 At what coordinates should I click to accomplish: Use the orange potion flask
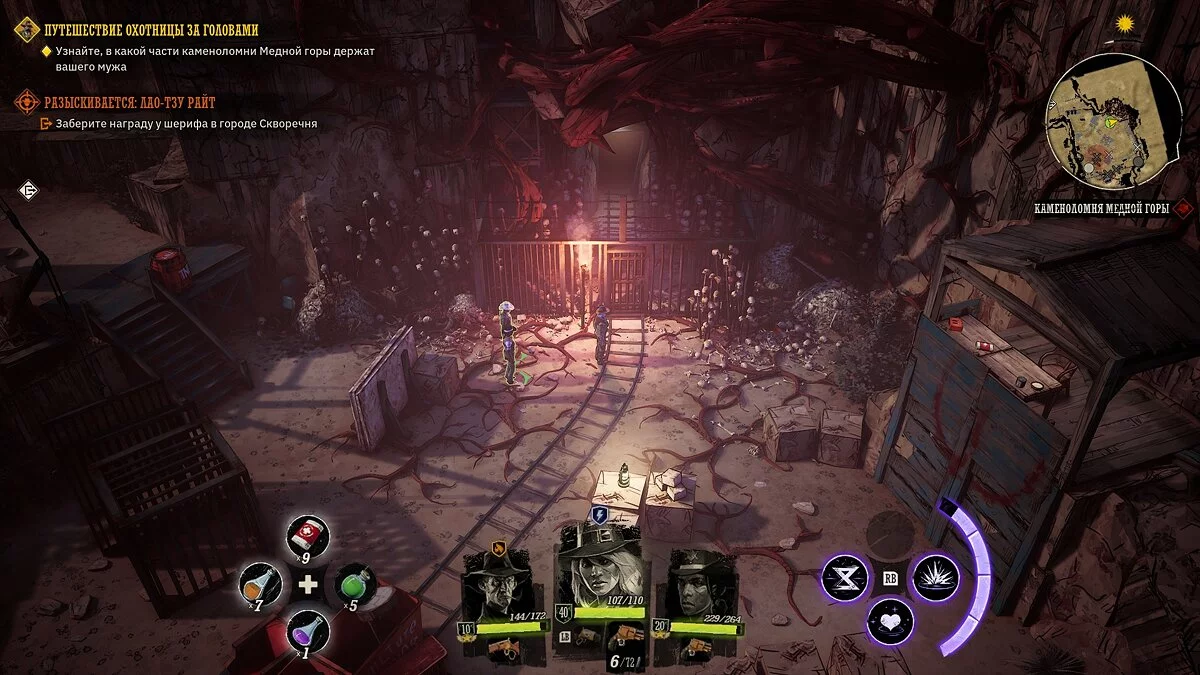point(259,582)
